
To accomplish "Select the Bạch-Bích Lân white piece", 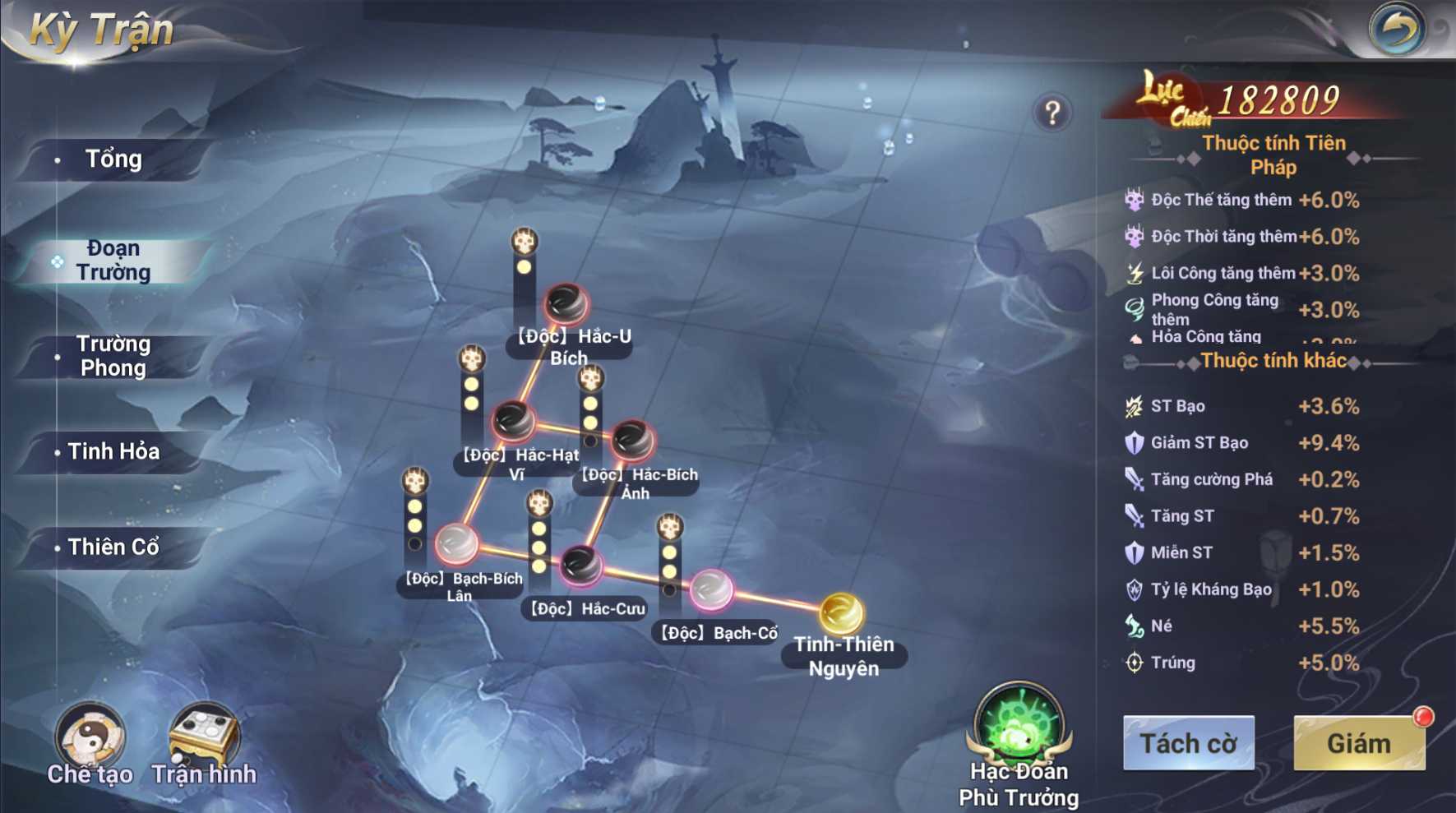I will [x=456, y=543].
